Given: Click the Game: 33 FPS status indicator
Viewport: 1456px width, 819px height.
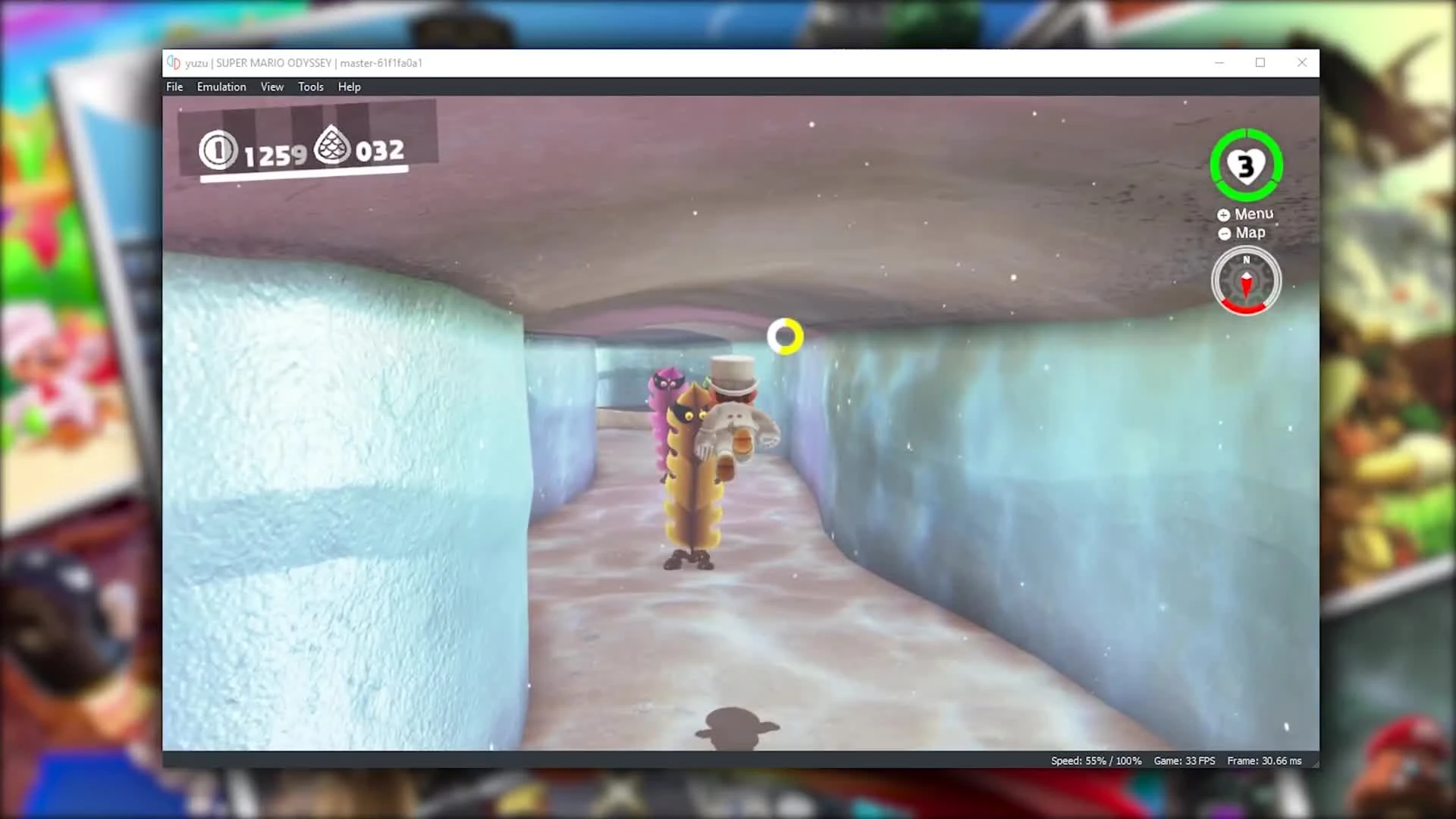Looking at the screenshot, I should 1185,760.
